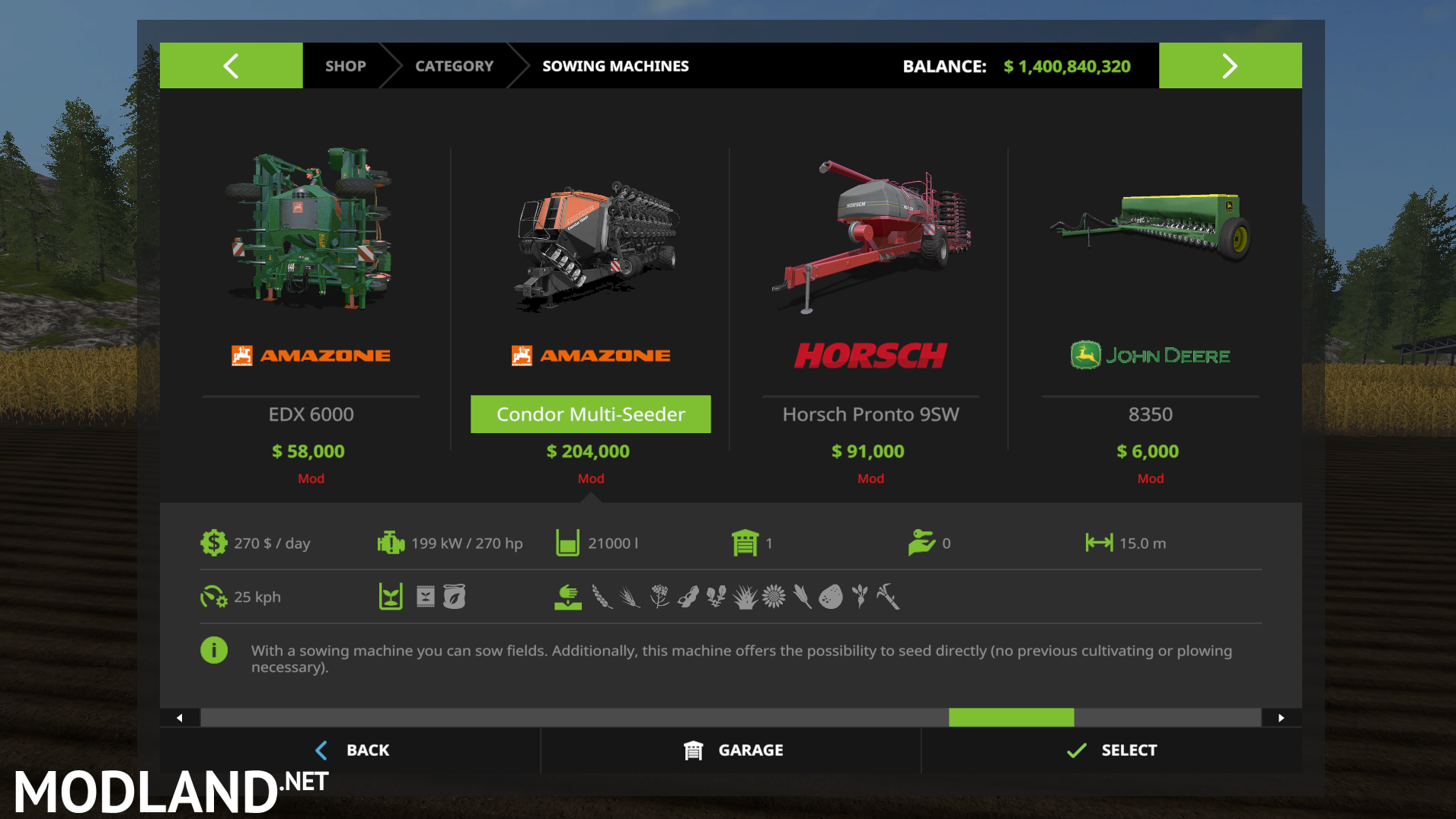Click the sugarcane crop icon
1456x819 pixels.
[x=886, y=597]
